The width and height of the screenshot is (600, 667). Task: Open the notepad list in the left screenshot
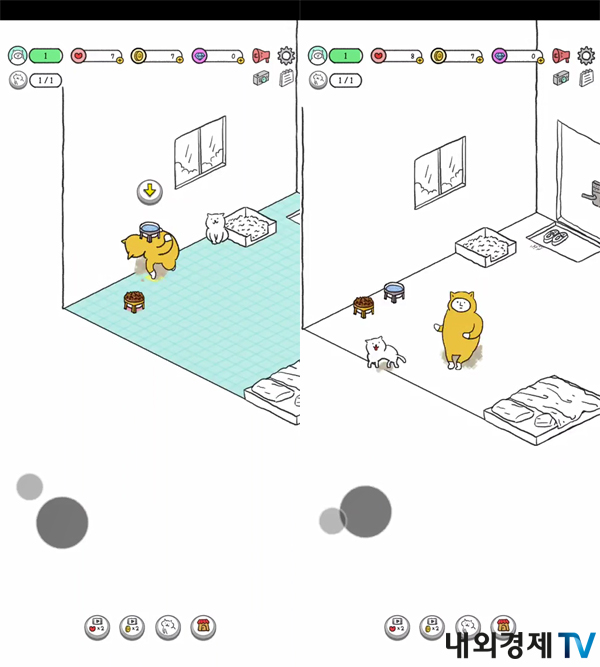click(286, 78)
